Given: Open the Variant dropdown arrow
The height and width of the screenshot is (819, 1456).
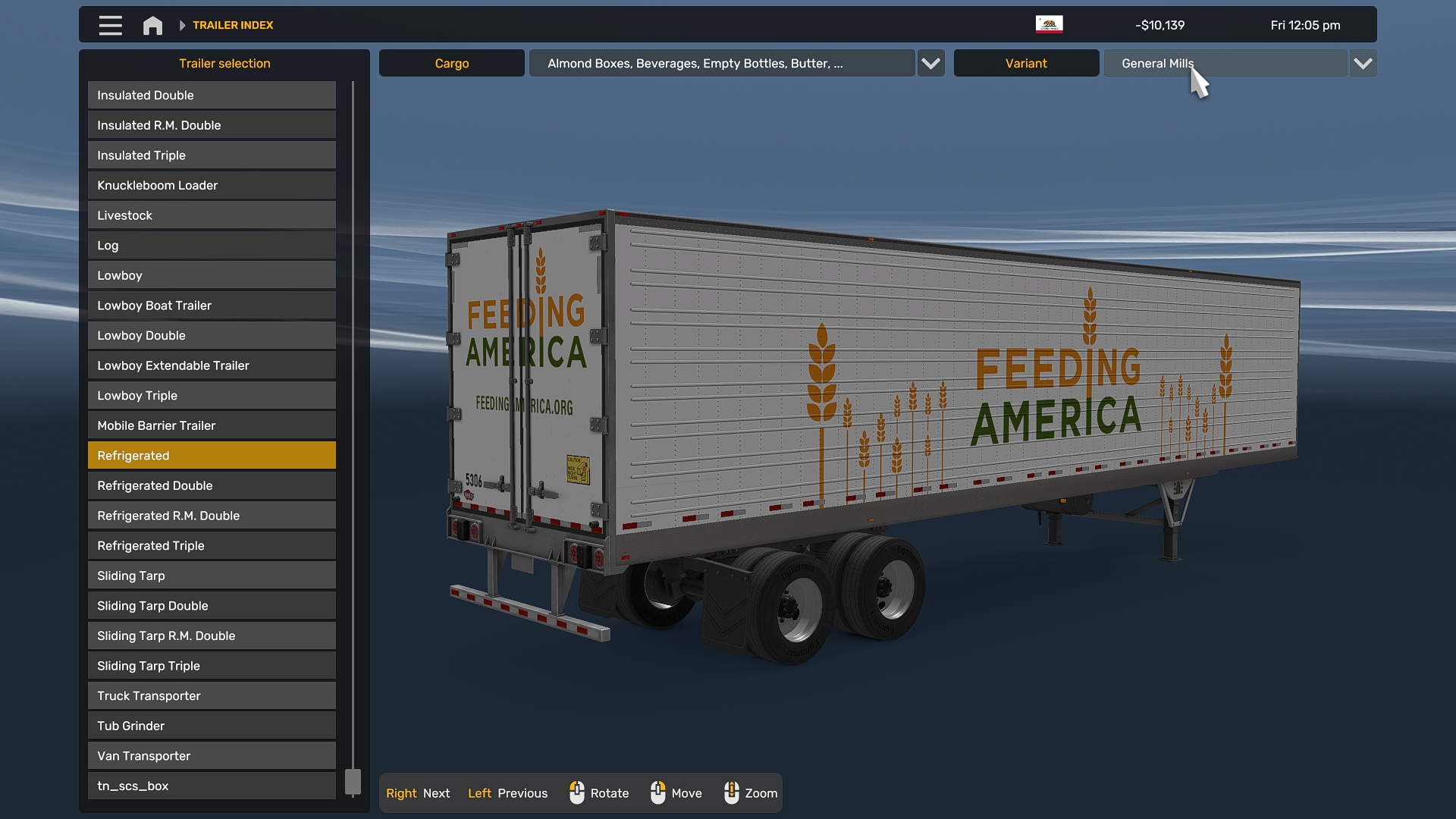Looking at the screenshot, I should [x=1363, y=64].
